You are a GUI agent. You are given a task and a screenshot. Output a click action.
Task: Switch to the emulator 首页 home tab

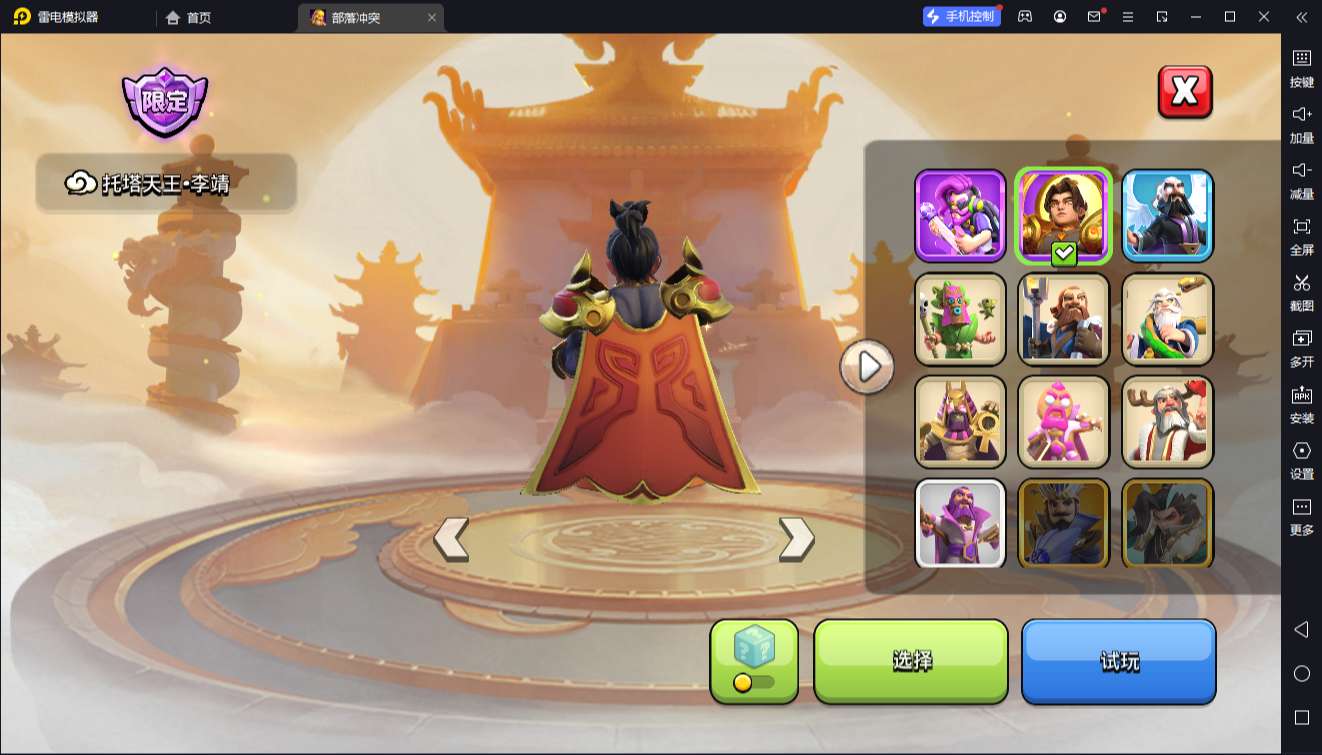(x=189, y=17)
